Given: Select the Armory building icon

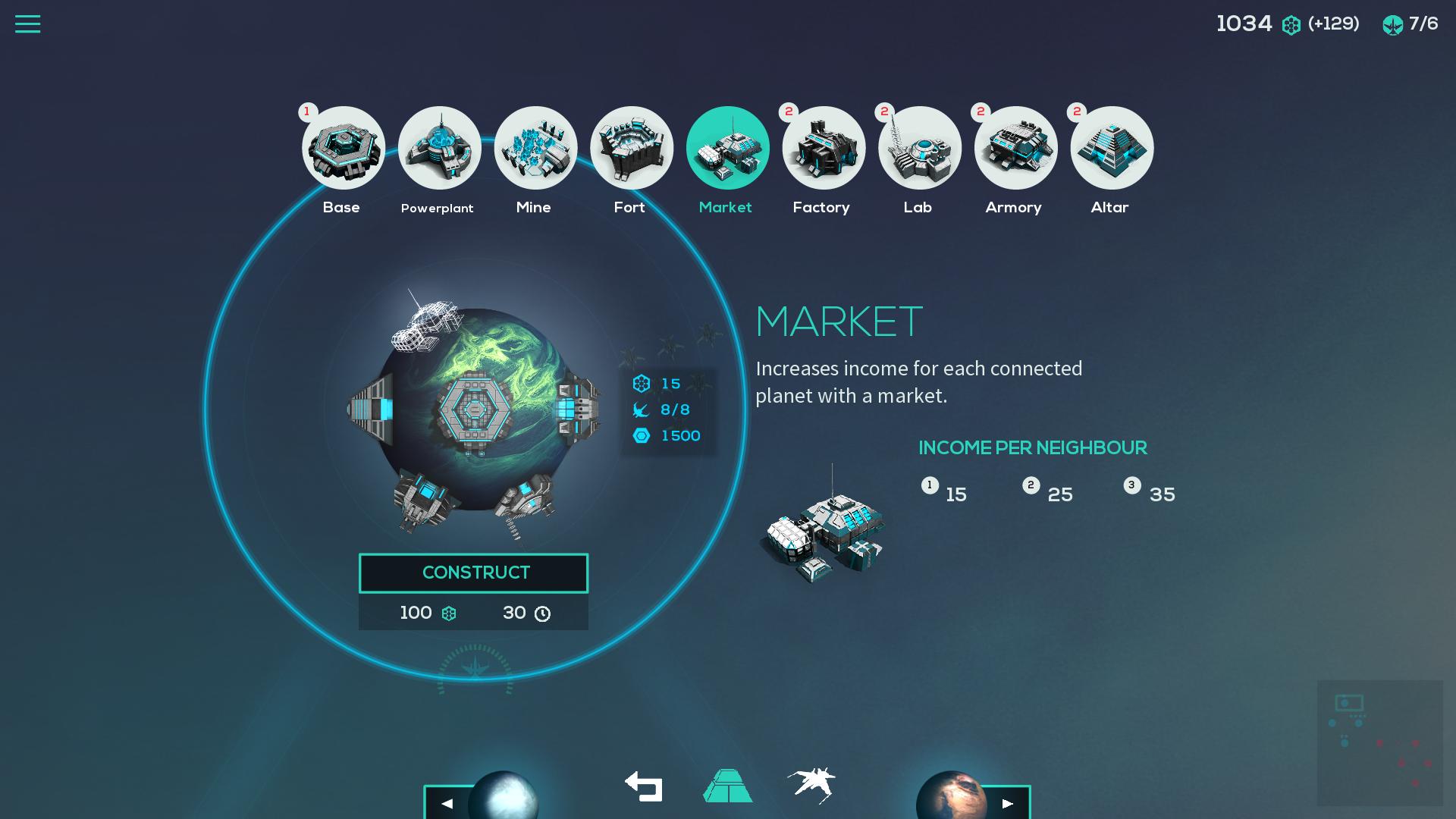Looking at the screenshot, I should point(1015,148).
